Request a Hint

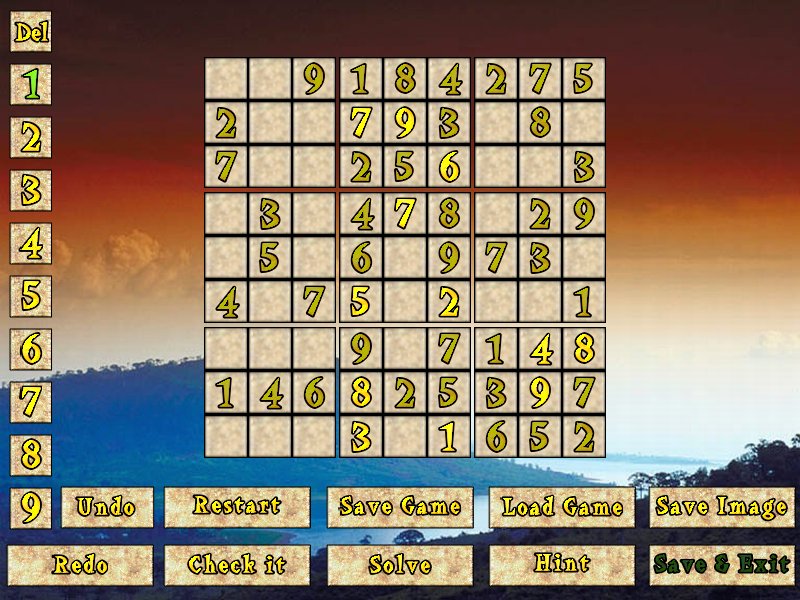tap(562, 565)
